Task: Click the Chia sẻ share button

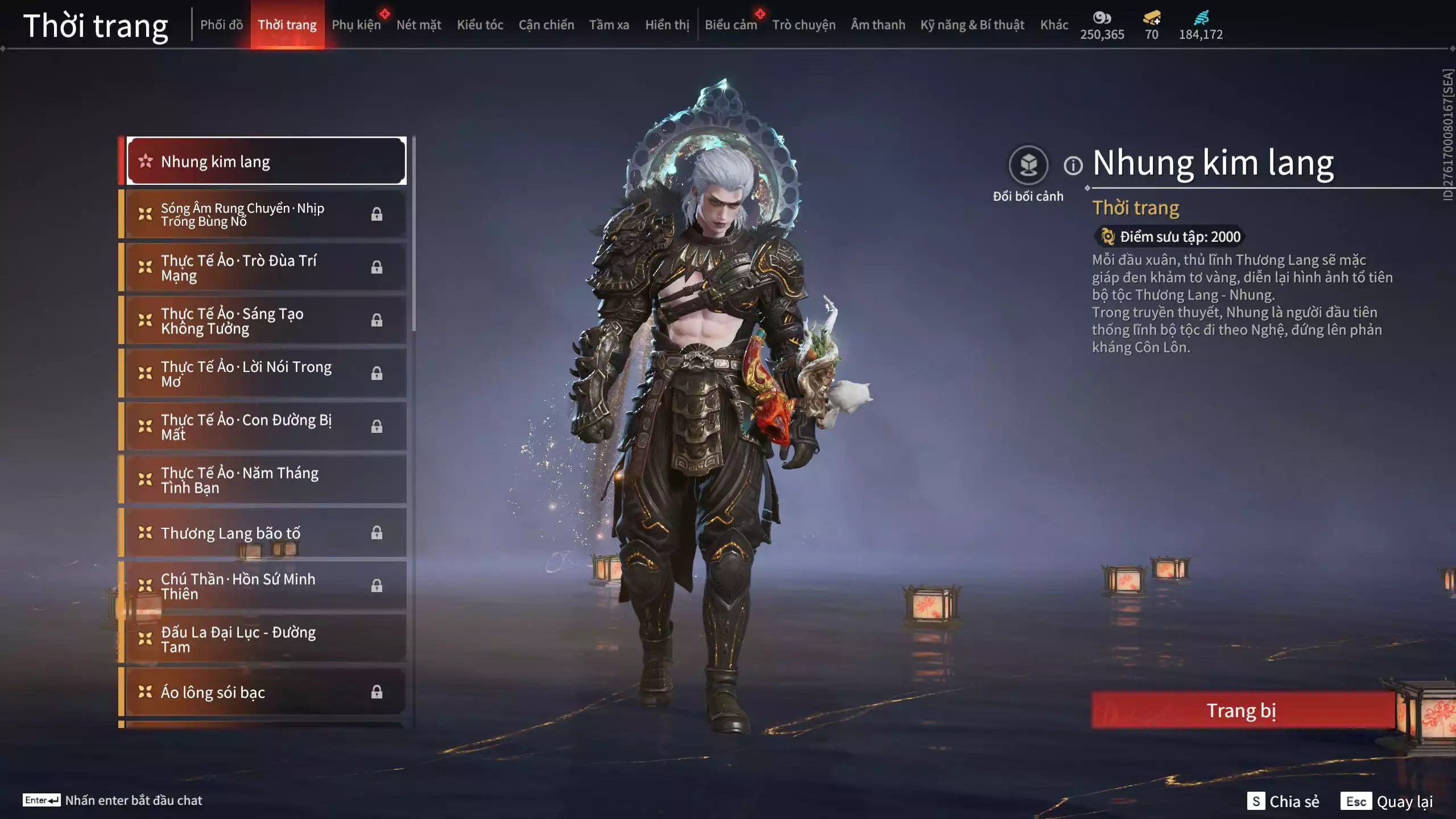Action: coord(1283,801)
